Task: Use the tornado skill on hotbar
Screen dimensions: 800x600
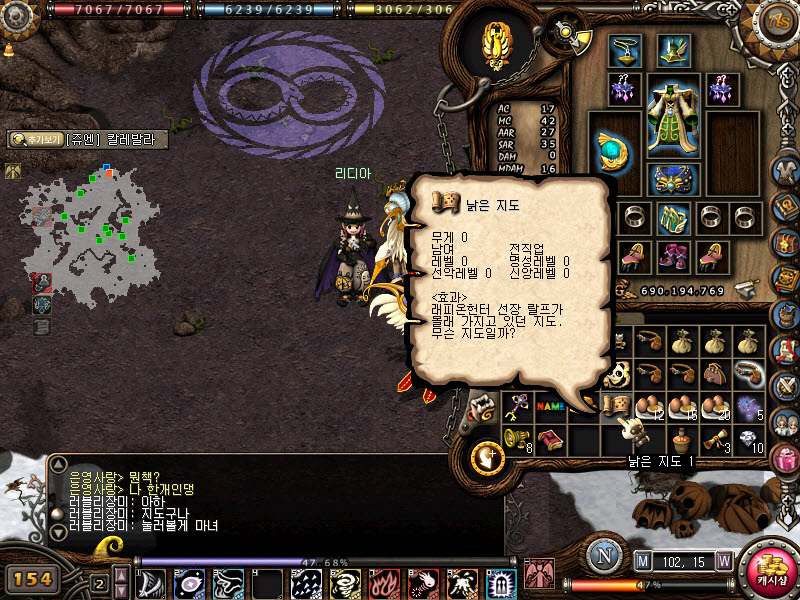Action: tap(346, 583)
